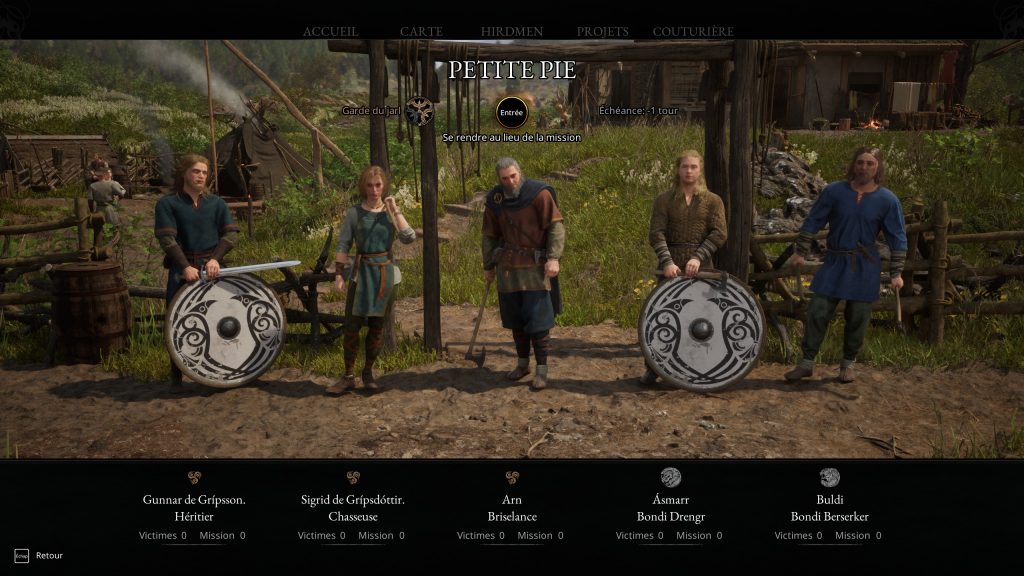Click the Garde du jarl emblem
1024x576 pixels.
[419, 111]
